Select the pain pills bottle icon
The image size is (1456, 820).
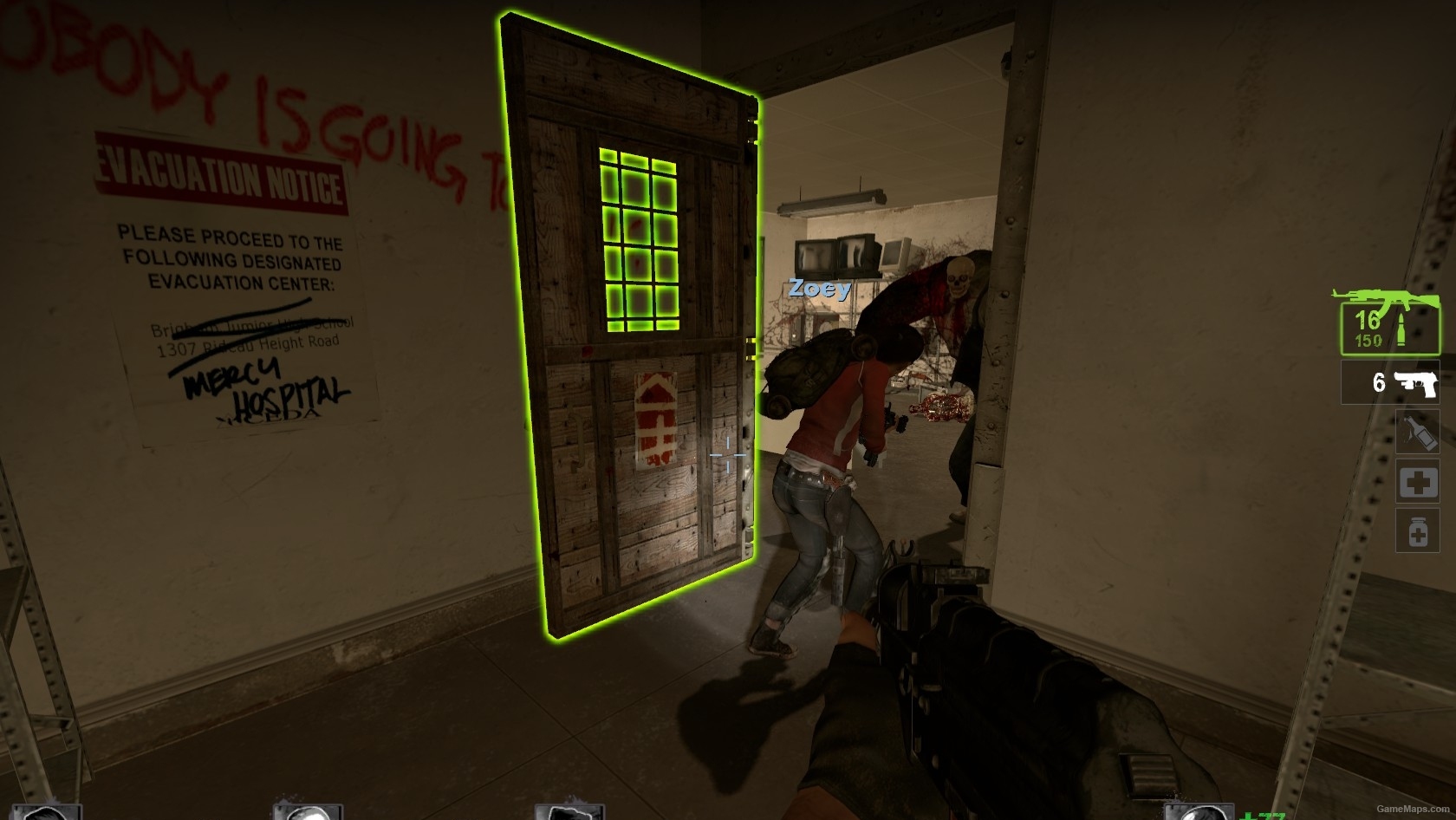pyautogui.click(x=1419, y=531)
